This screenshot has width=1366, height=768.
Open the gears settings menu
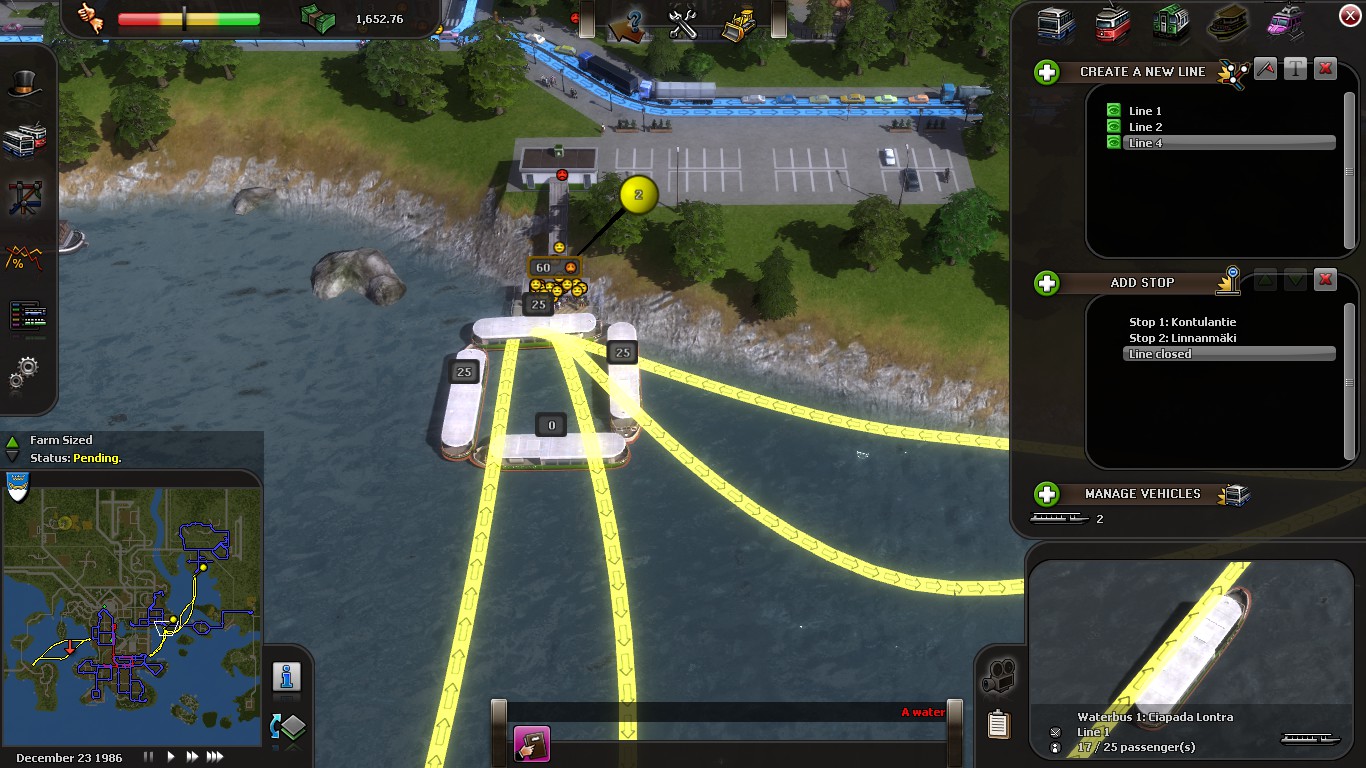click(x=24, y=372)
